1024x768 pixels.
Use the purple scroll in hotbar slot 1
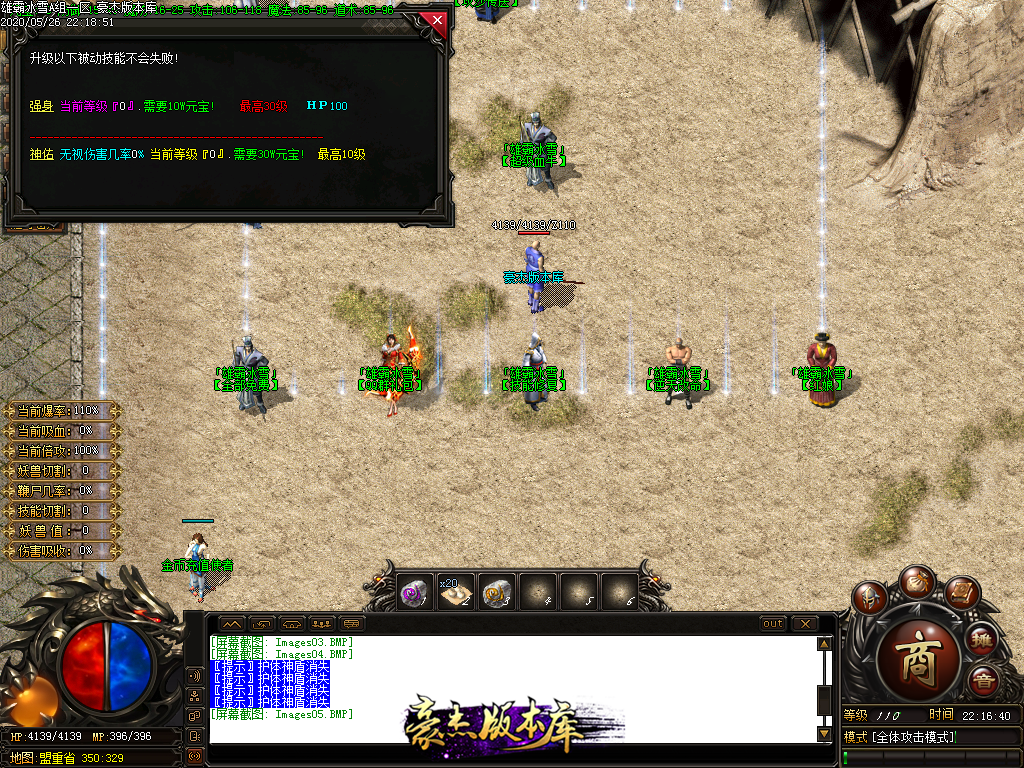click(x=414, y=592)
